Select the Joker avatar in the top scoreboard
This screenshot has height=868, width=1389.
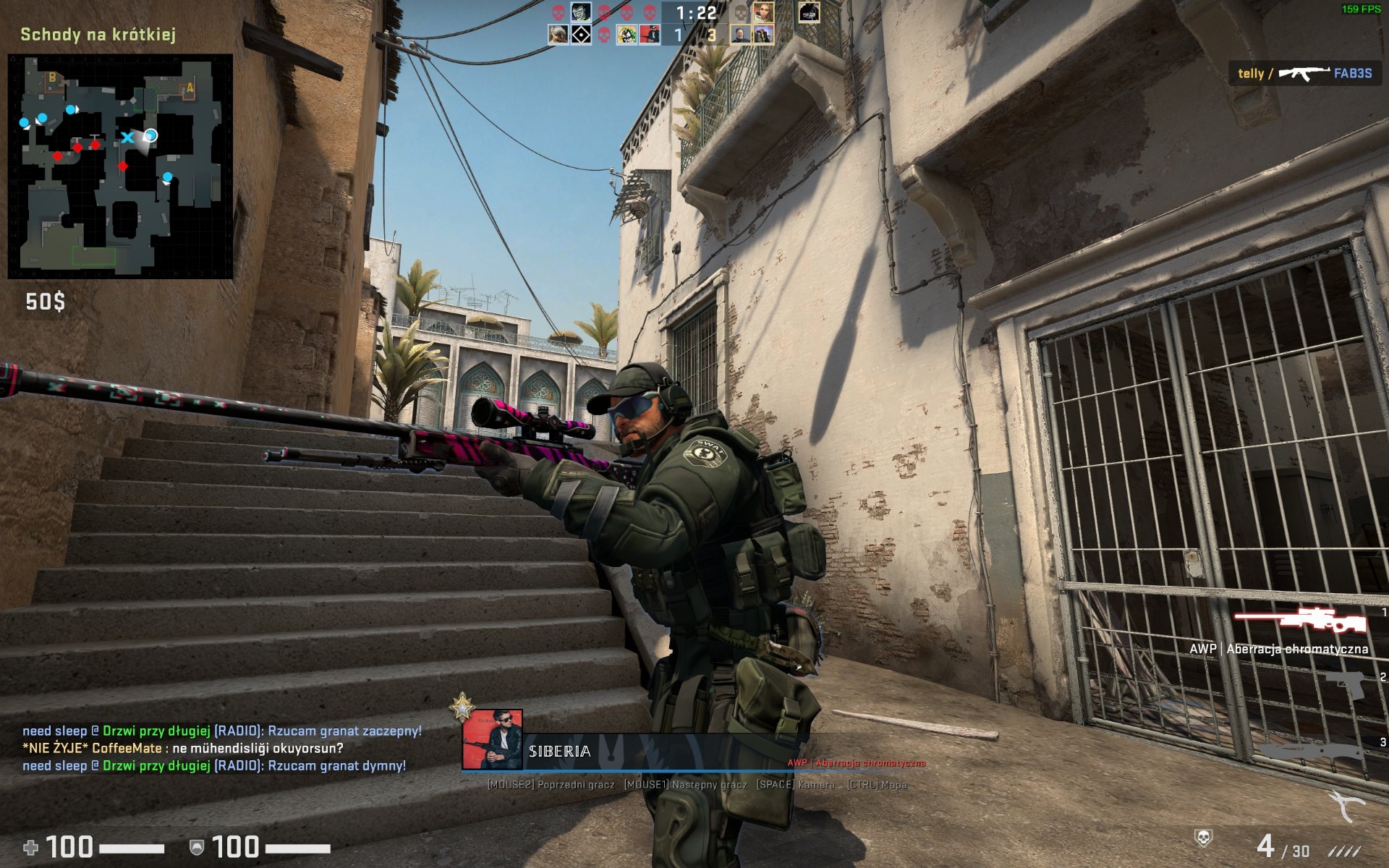tap(580, 12)
